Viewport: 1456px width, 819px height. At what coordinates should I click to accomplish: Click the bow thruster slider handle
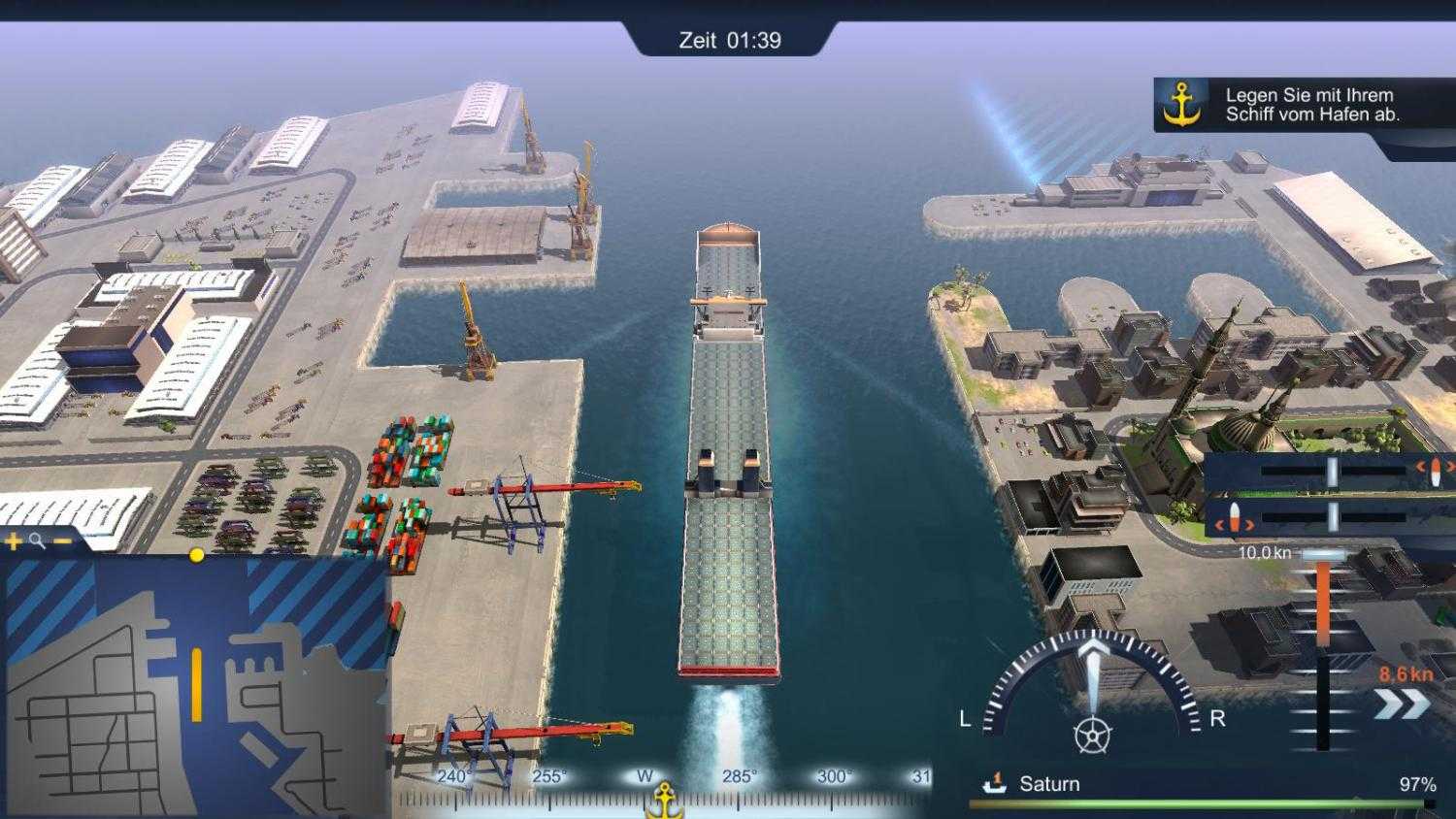tap(1332, 472)
